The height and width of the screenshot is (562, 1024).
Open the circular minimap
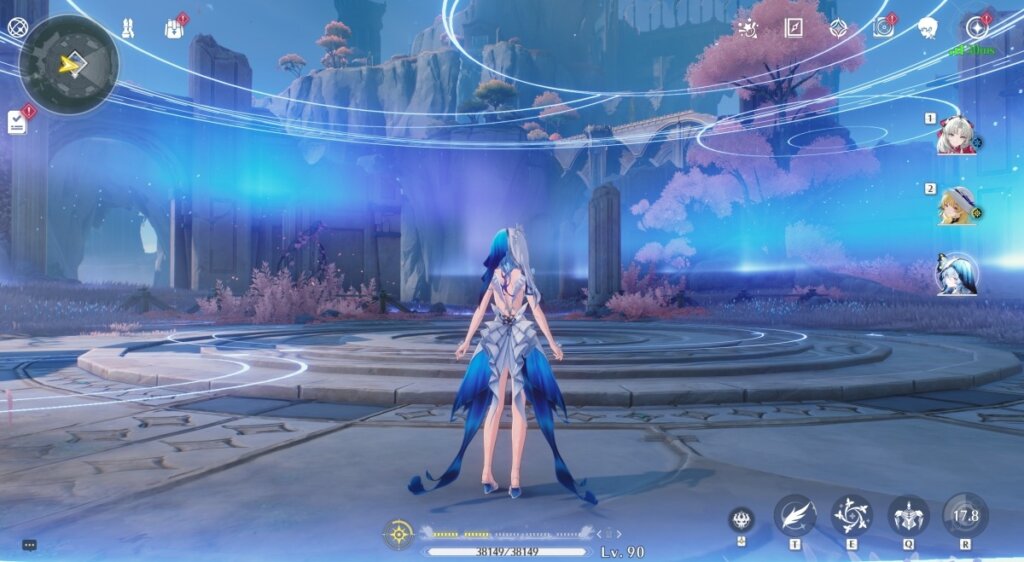click(68, 64)
